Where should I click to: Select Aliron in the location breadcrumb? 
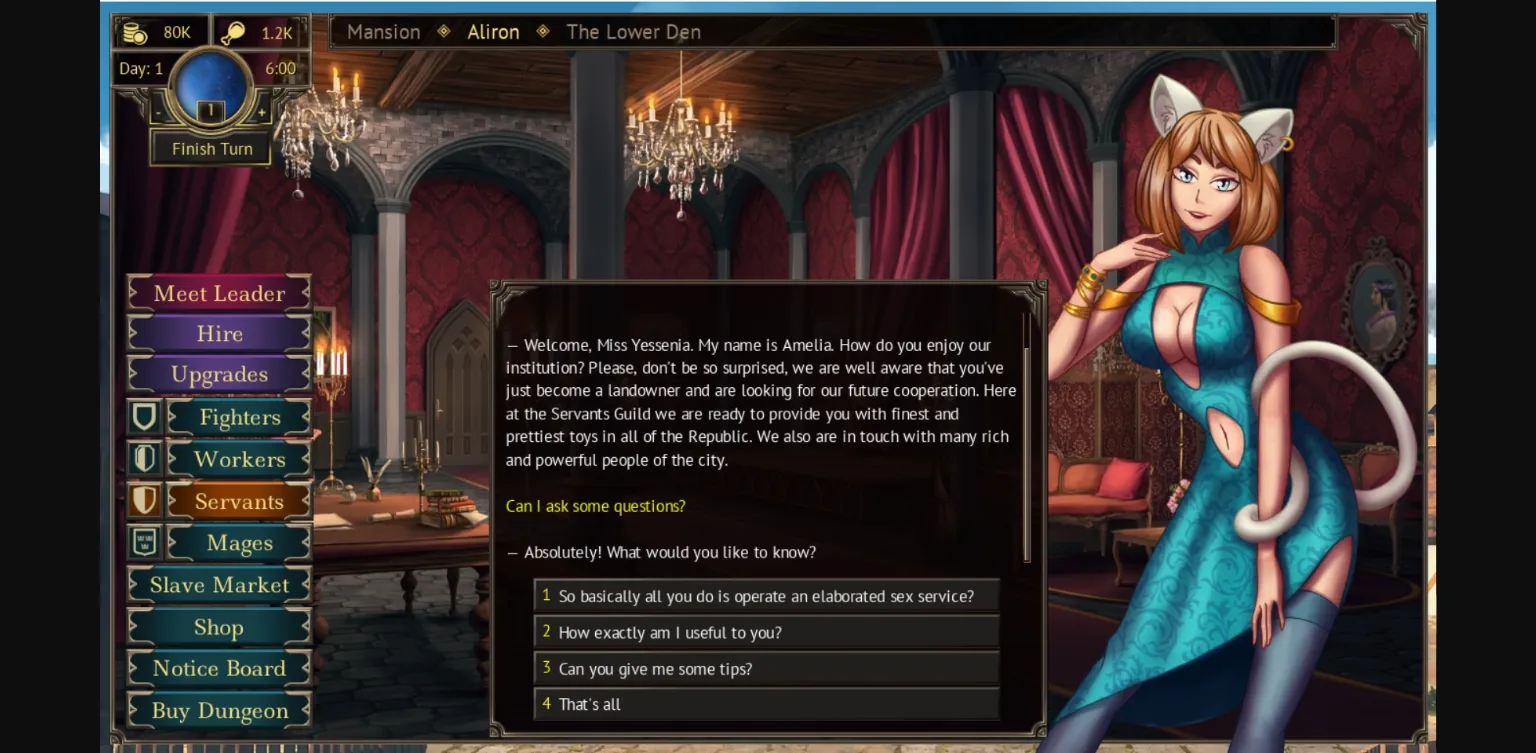pyautogui.click(x=493, y=31)
